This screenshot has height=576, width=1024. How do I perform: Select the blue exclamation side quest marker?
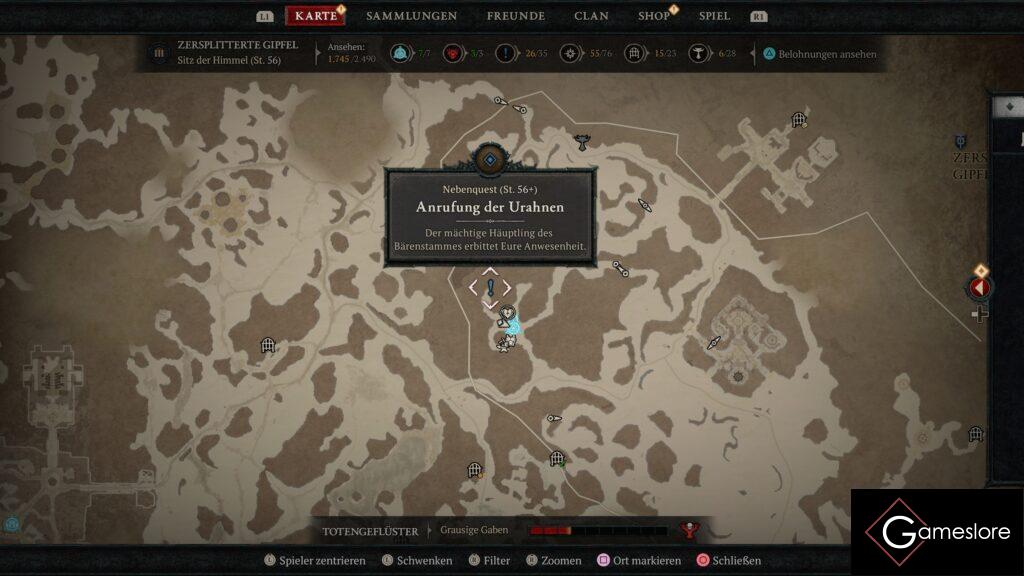click(490, 288)
